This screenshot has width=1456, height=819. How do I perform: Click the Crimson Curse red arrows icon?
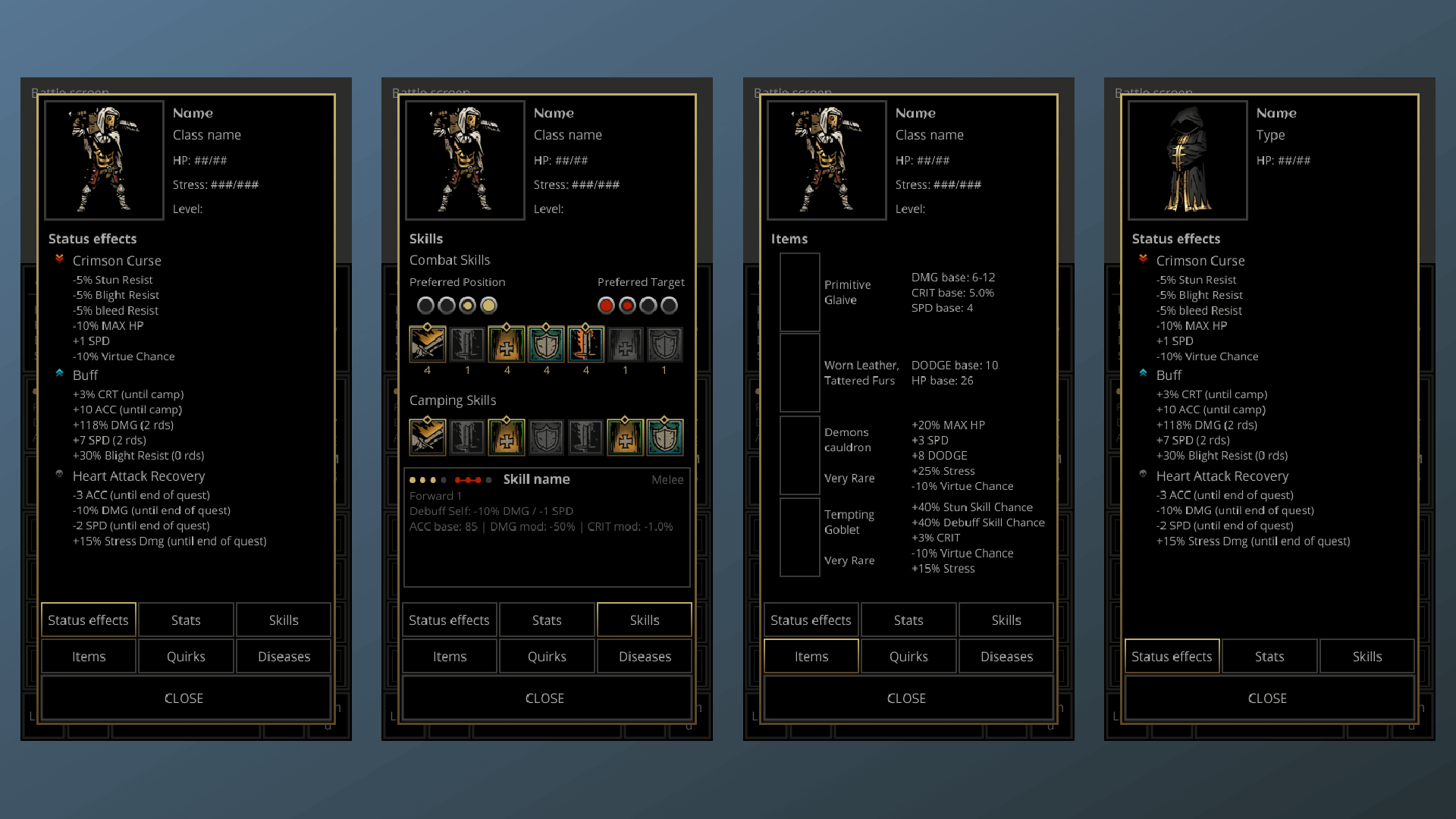[60, 259]
